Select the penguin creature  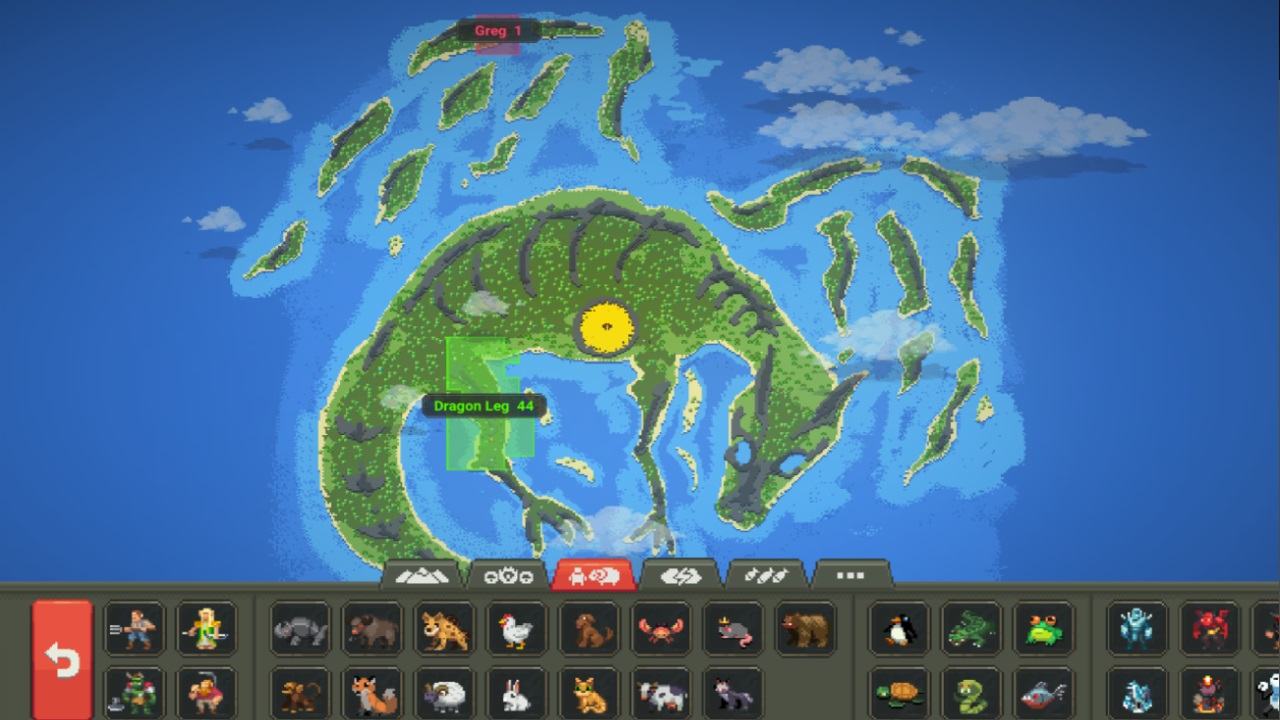click(x=898, y=630)
